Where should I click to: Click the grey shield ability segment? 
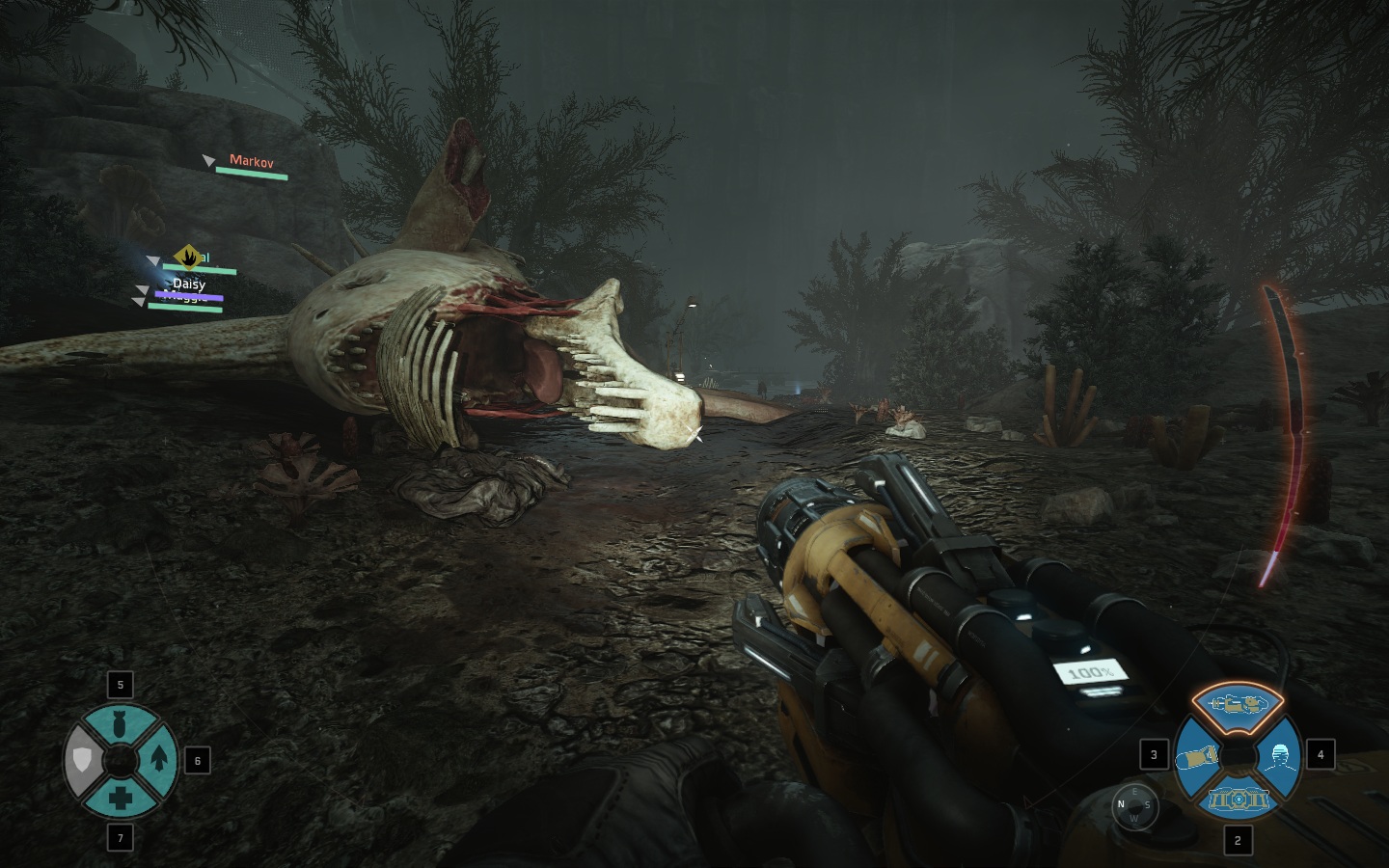click(83, 761)
